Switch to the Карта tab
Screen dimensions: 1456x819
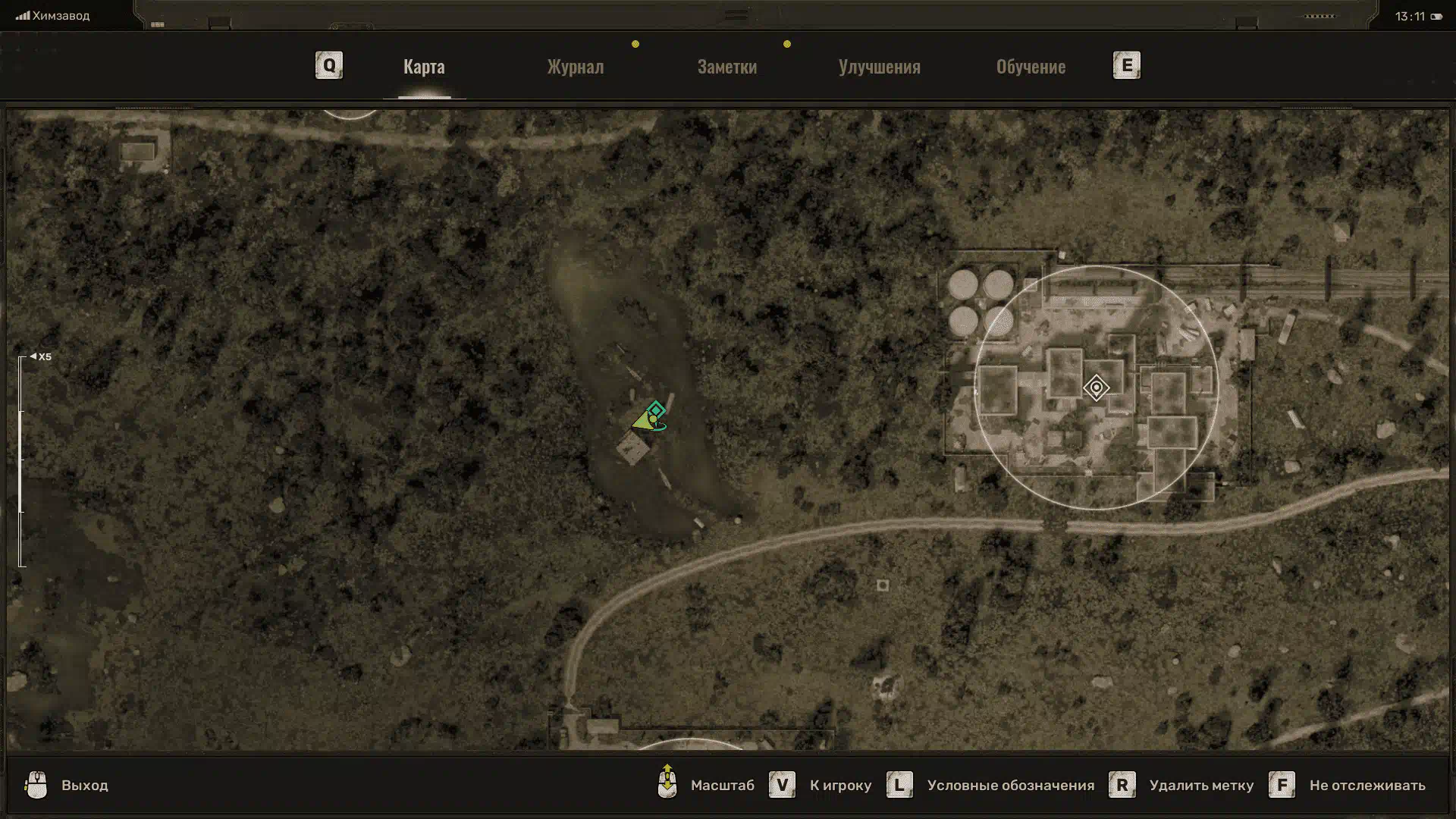(424, 67)
